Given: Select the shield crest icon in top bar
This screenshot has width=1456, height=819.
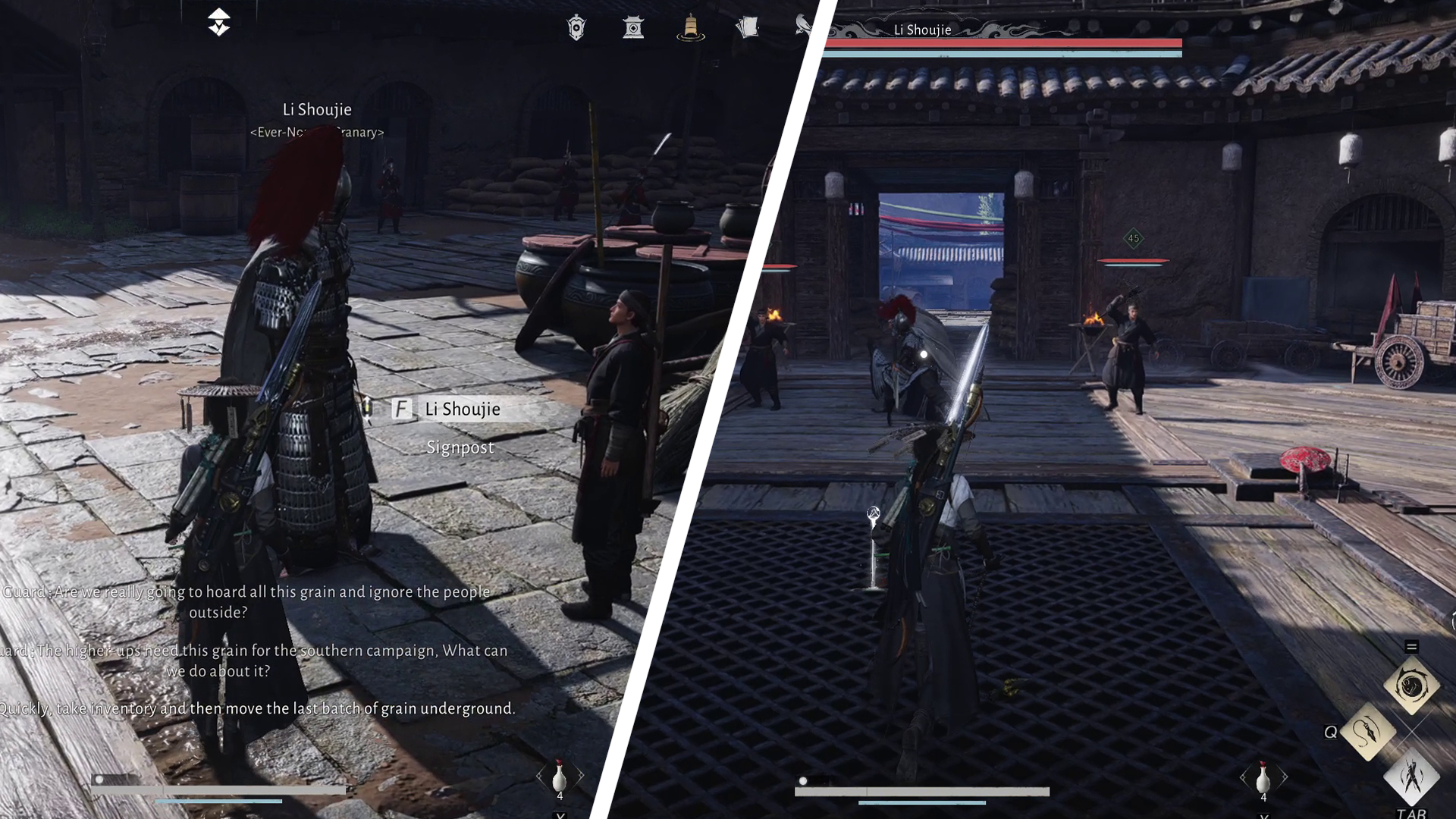Looking at the screenshot, I should click(575, 28).
